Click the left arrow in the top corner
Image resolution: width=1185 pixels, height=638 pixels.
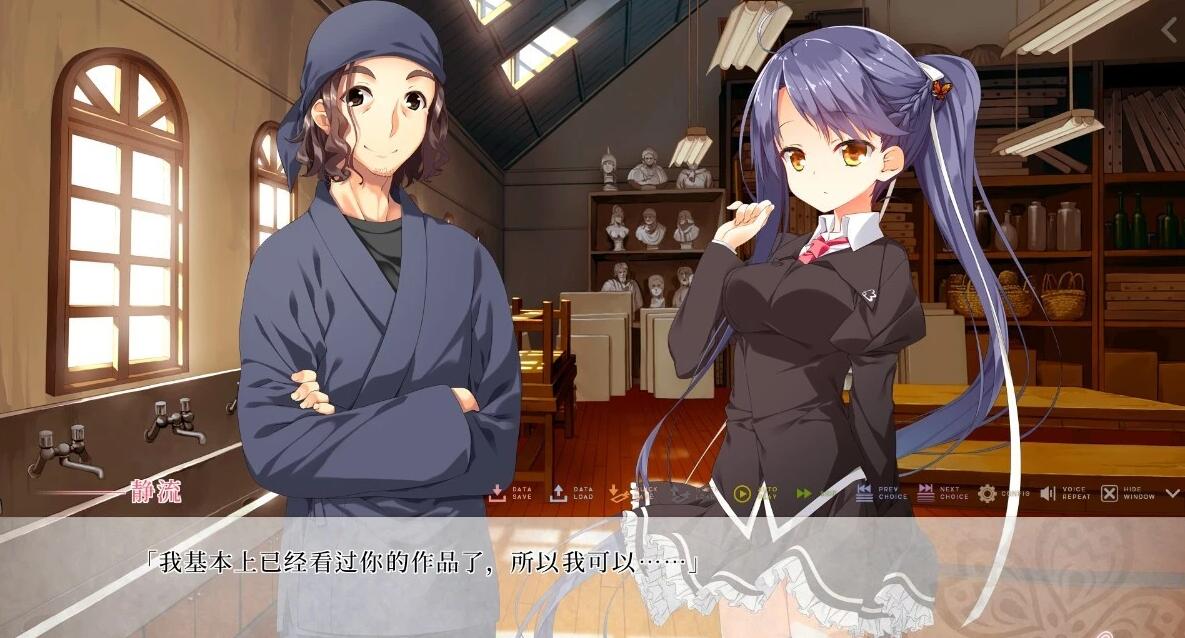click(x=1170, y=30)
